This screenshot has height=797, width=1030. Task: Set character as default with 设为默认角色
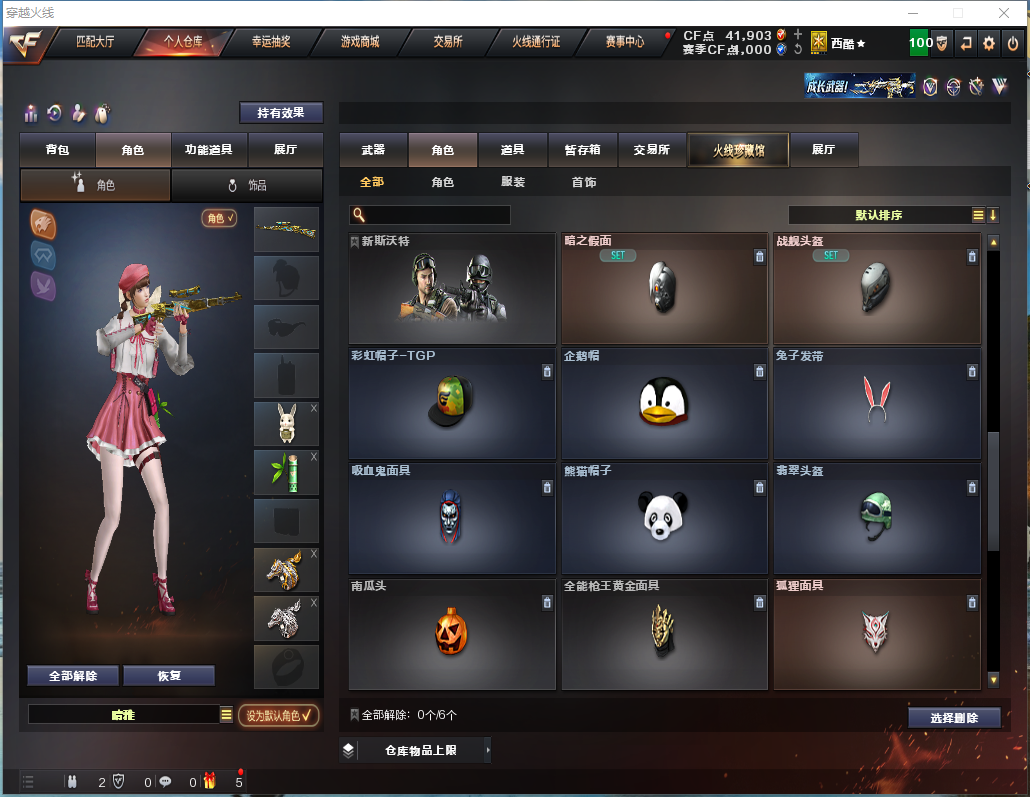point(278,715)
